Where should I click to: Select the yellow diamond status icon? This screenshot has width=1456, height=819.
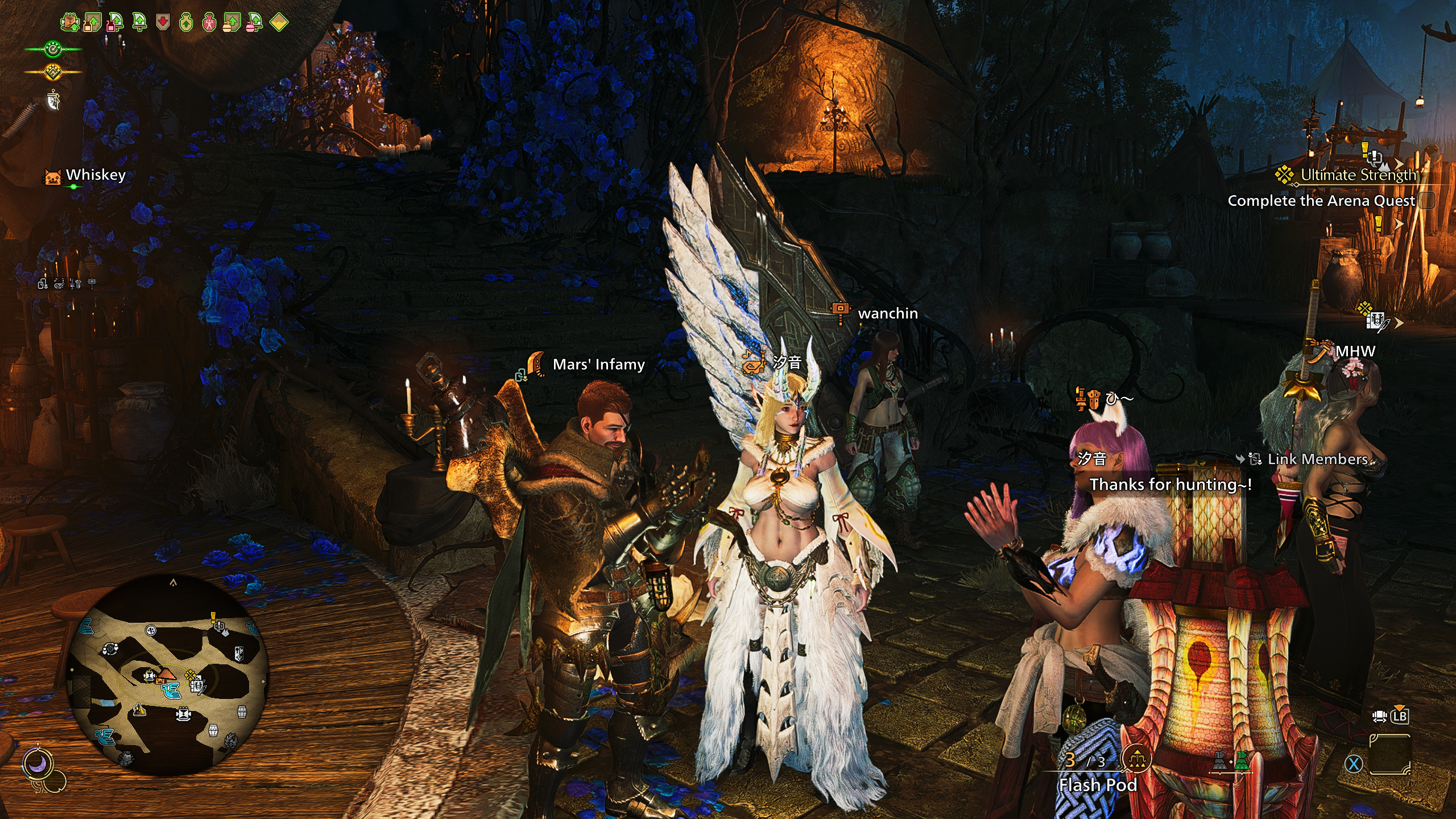pos(279,23)
